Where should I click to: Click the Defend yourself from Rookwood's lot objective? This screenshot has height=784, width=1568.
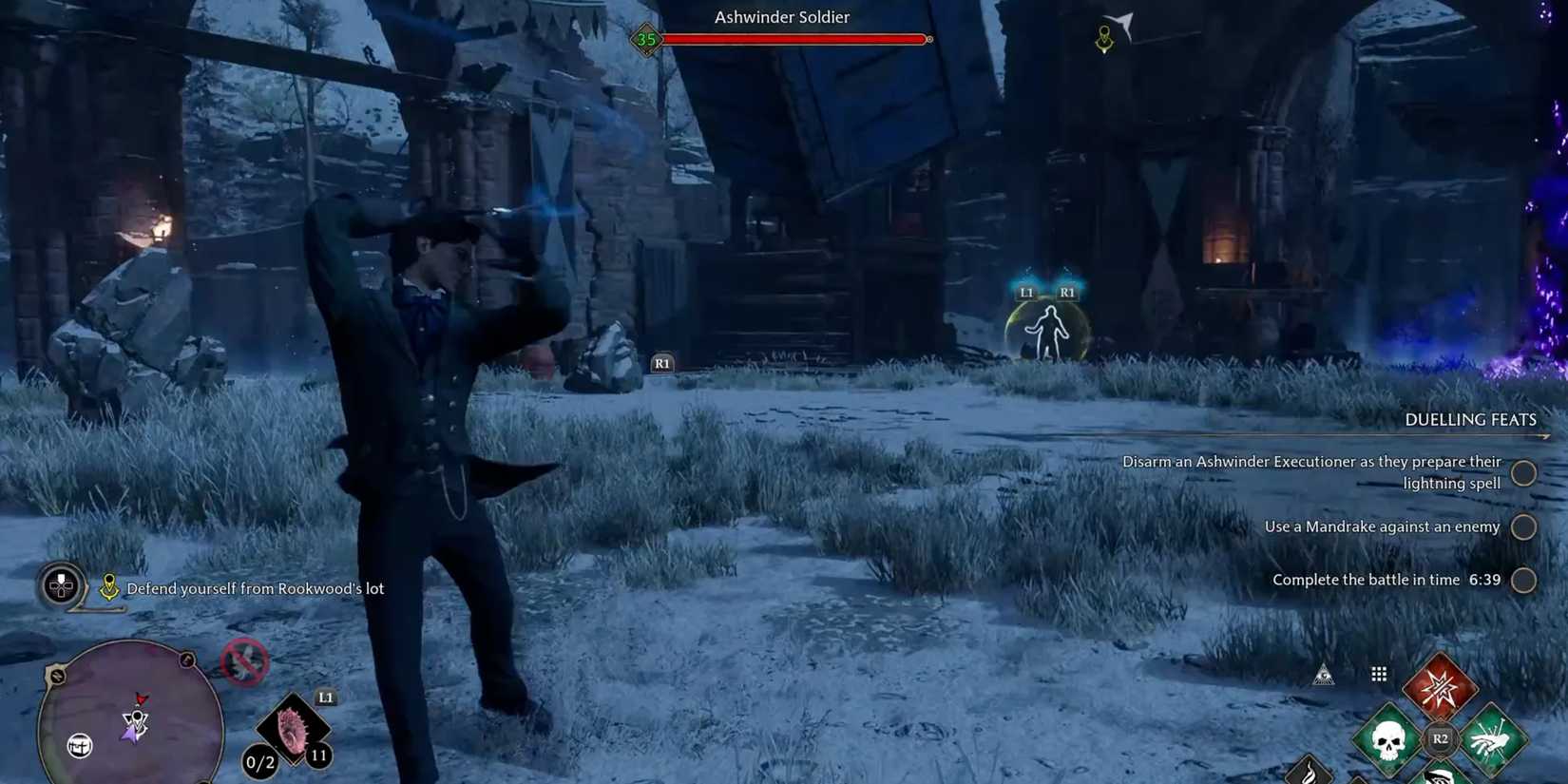(x=257, y=588)
